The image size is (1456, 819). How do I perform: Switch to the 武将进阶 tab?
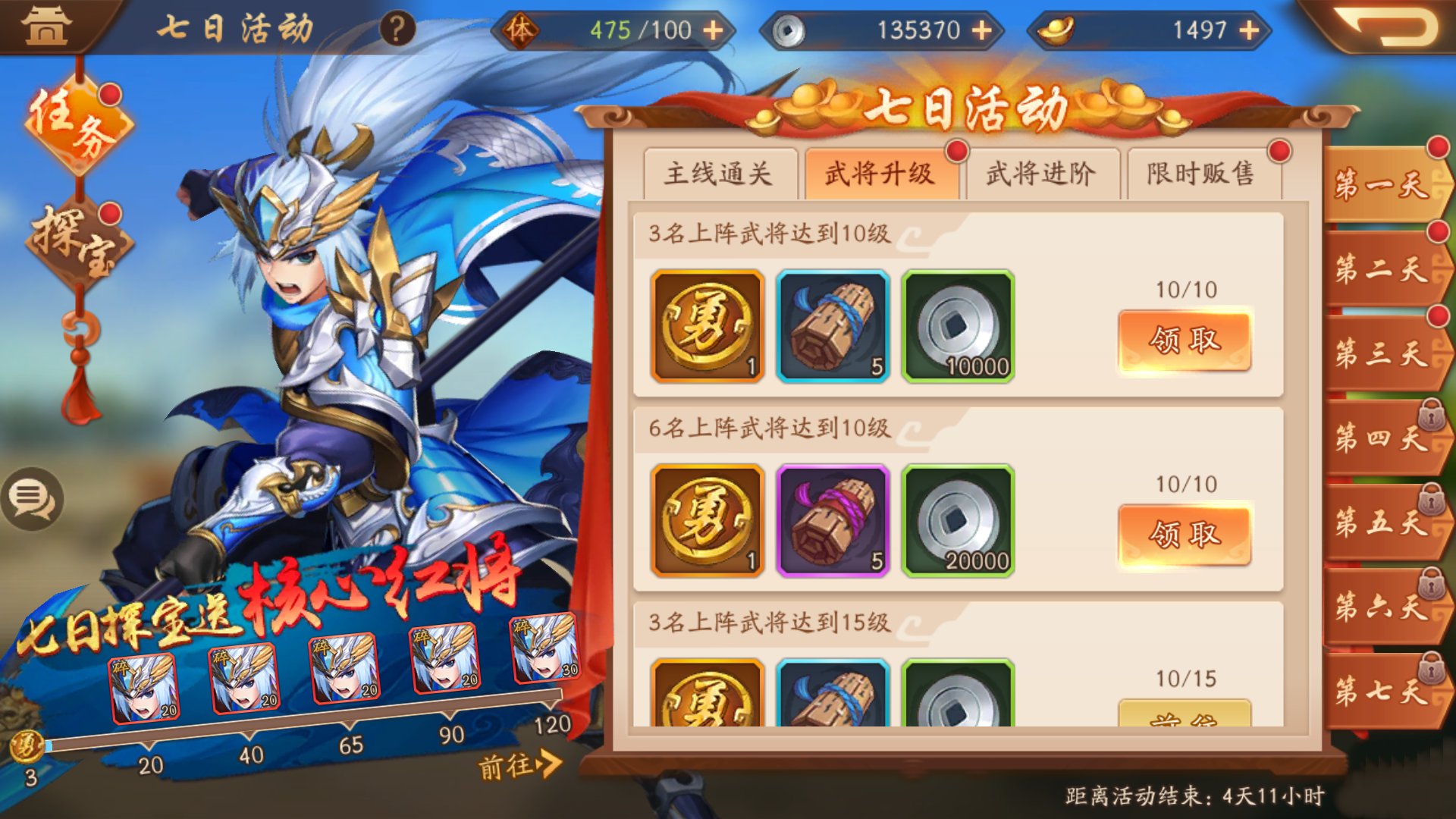(x=1042, y=174)
